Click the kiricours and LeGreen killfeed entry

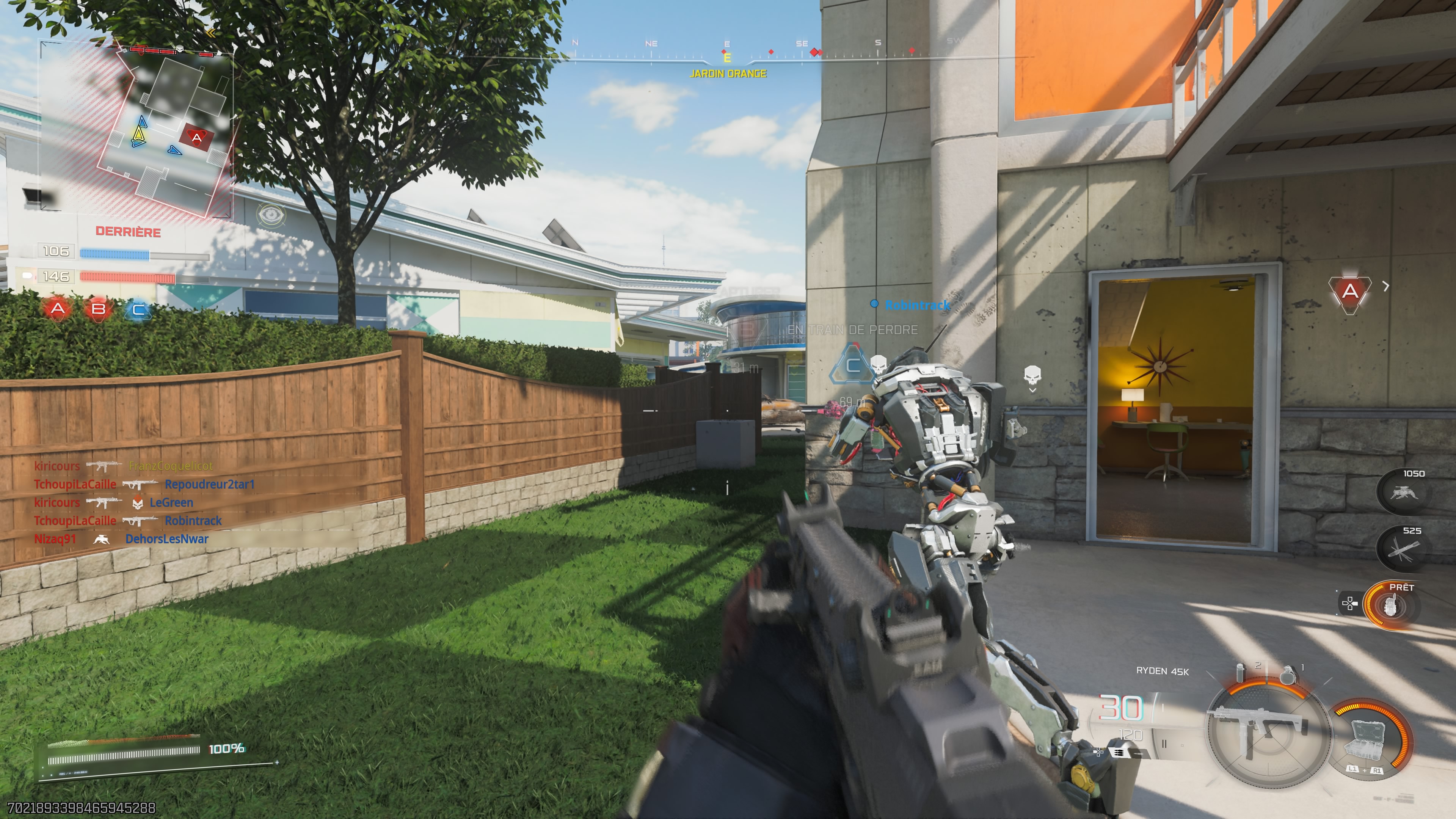[x=114, y=502]
